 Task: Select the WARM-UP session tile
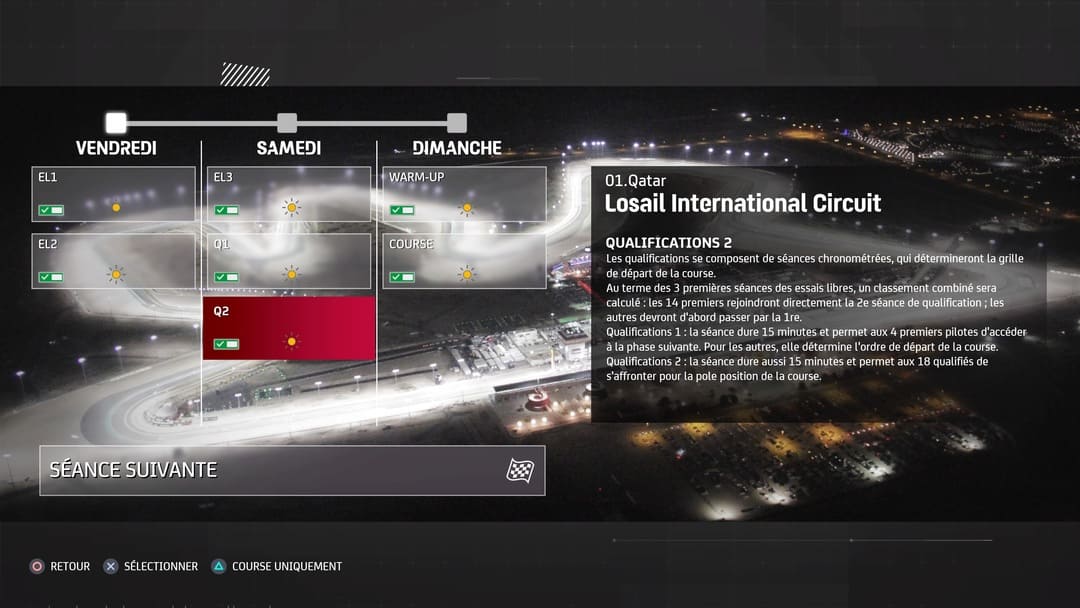tap(465, 193)
